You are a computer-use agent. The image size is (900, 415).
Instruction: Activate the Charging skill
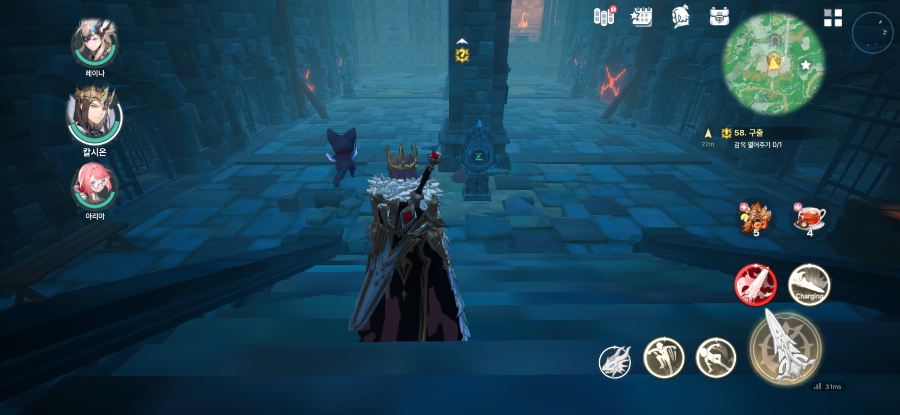click(808, 285)
